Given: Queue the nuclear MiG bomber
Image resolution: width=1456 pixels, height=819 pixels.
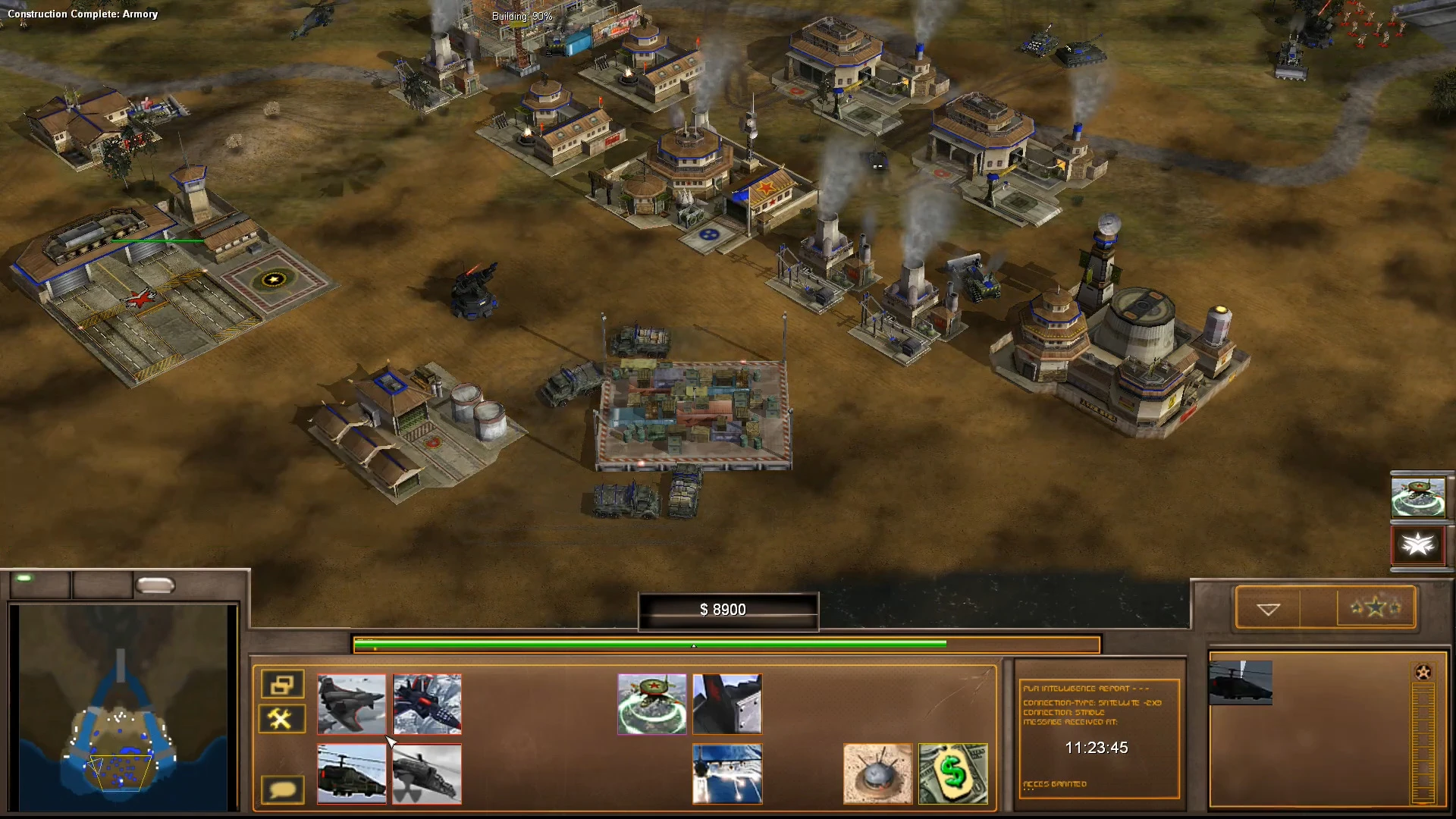Looking at the screenshot, I should click(427, 774).
